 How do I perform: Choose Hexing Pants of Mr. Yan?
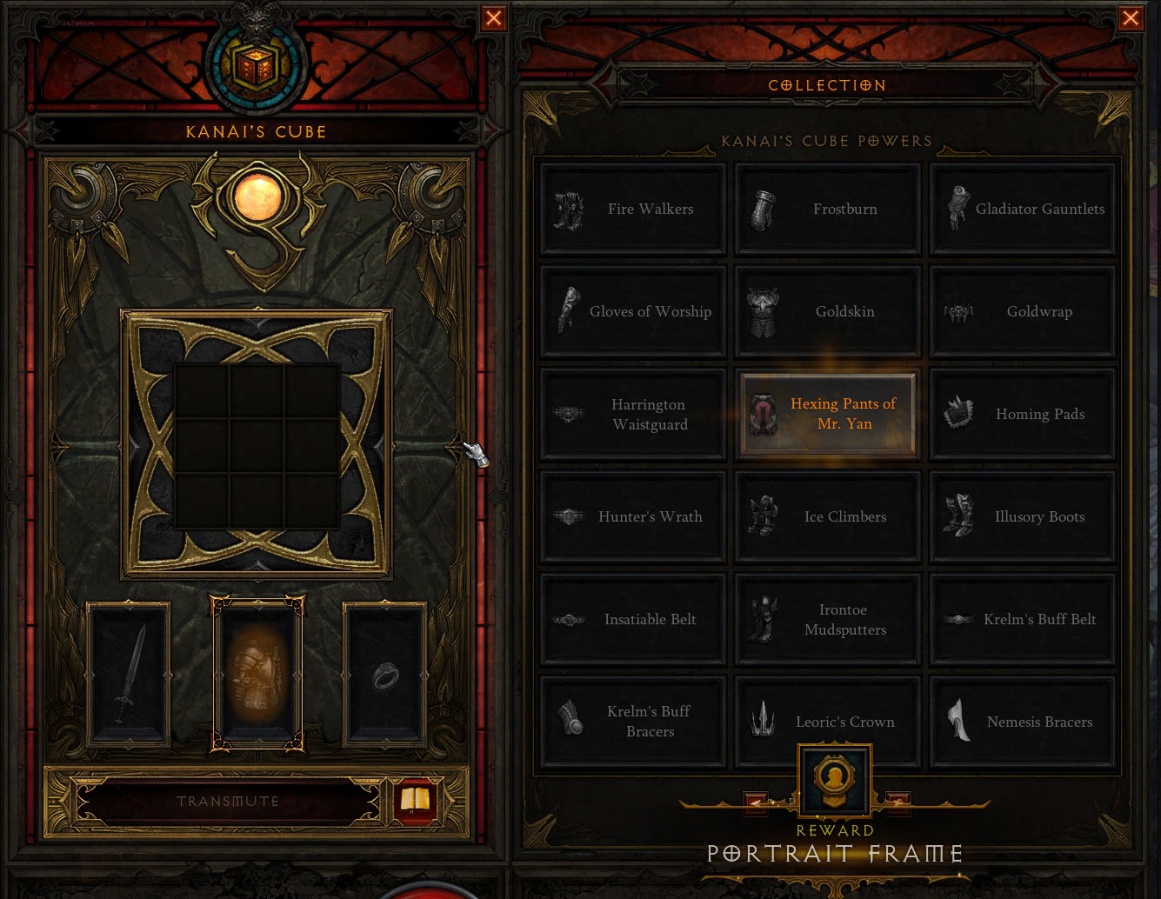(x=827, y=414)
